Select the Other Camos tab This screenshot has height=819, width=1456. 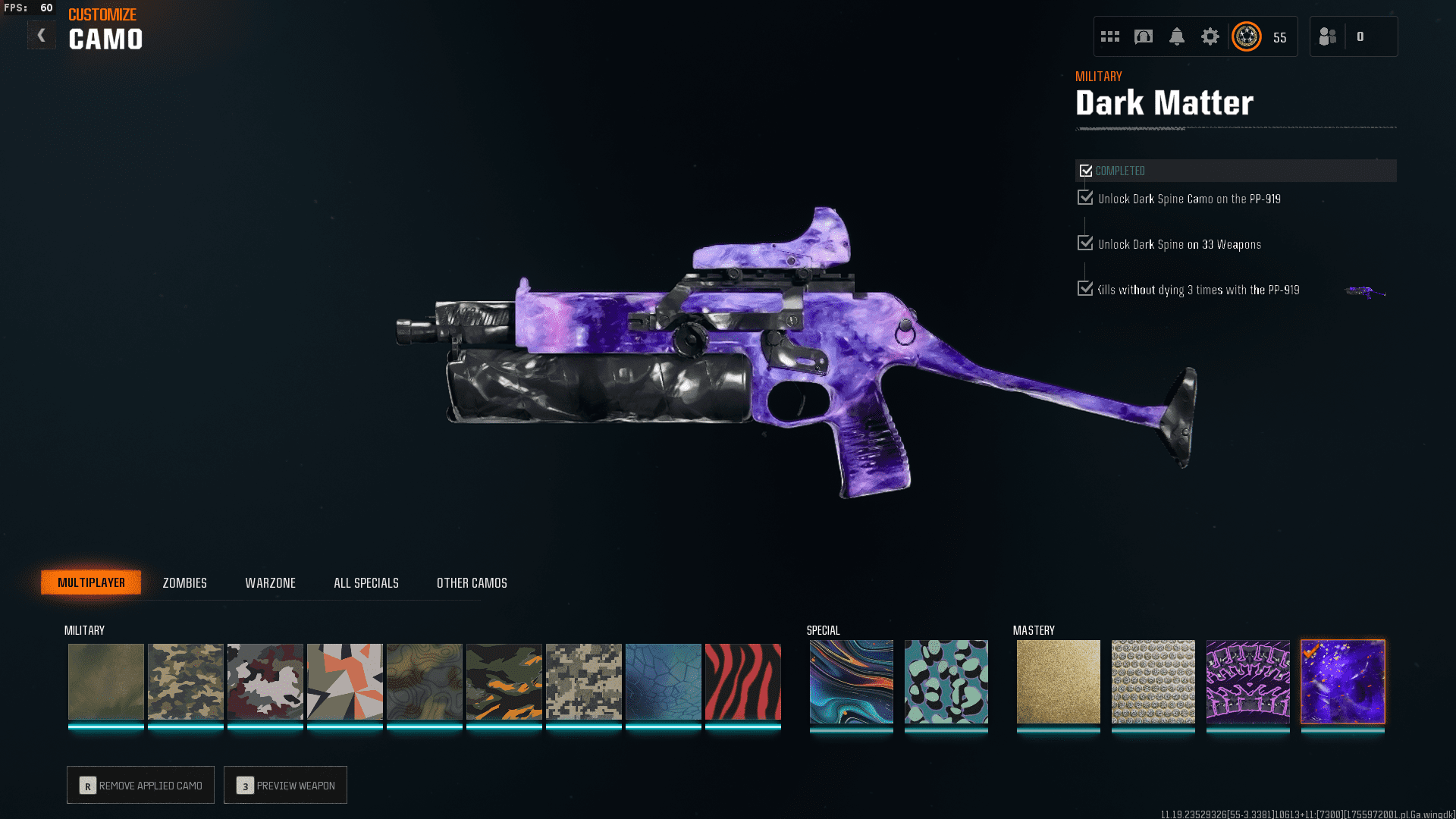[x=472, y=582]
